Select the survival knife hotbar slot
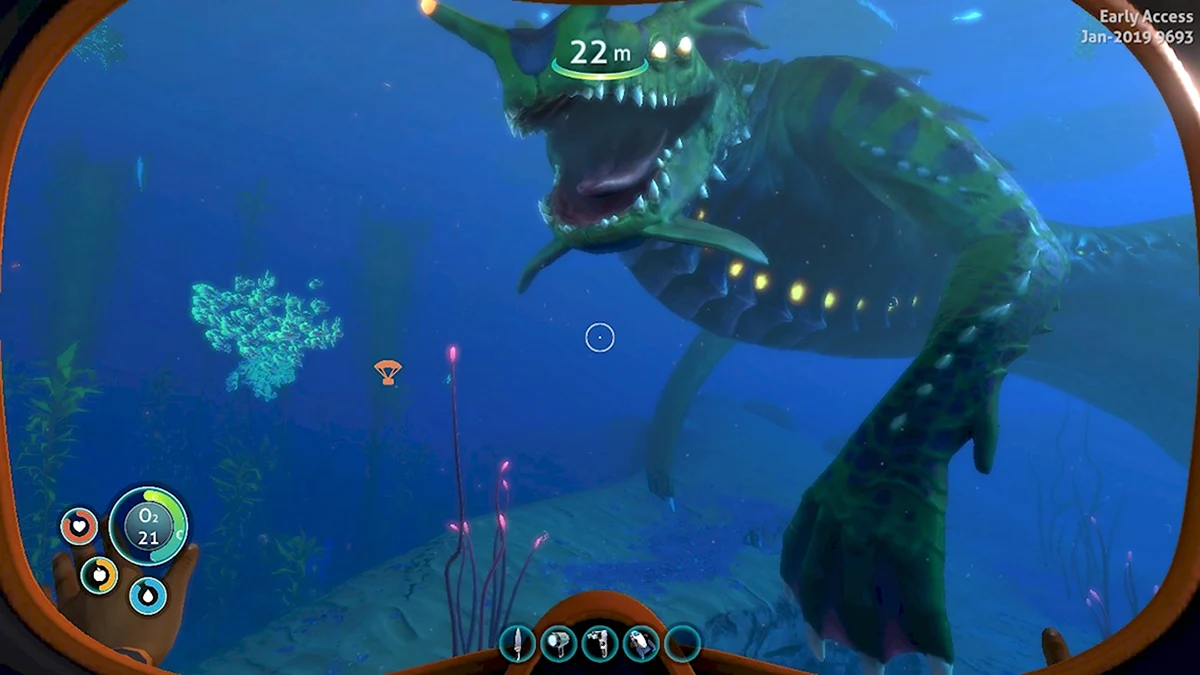The image size is (1200, 675). coord(517,643)
